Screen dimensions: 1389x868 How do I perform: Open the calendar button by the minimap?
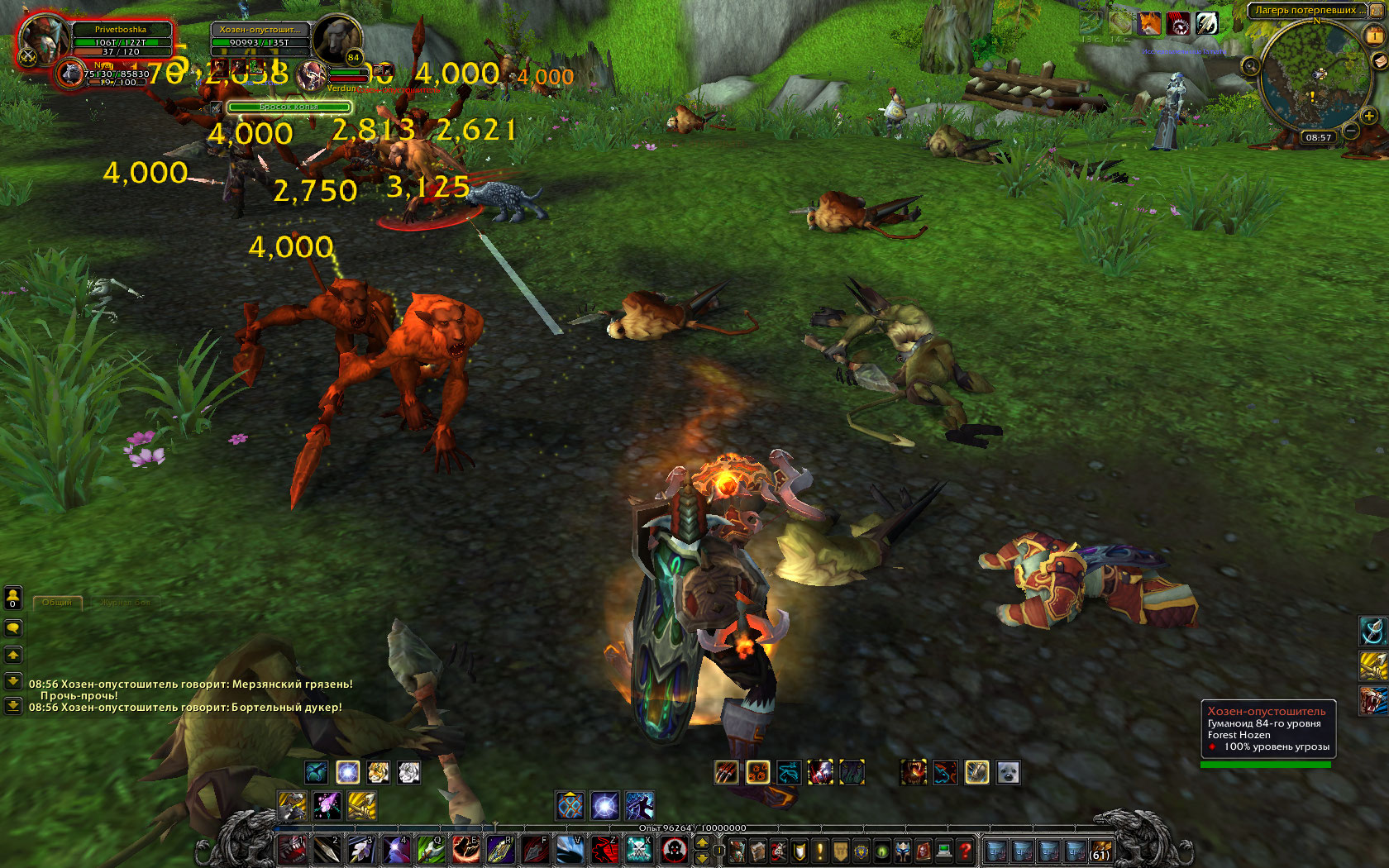pos(1374,36)
